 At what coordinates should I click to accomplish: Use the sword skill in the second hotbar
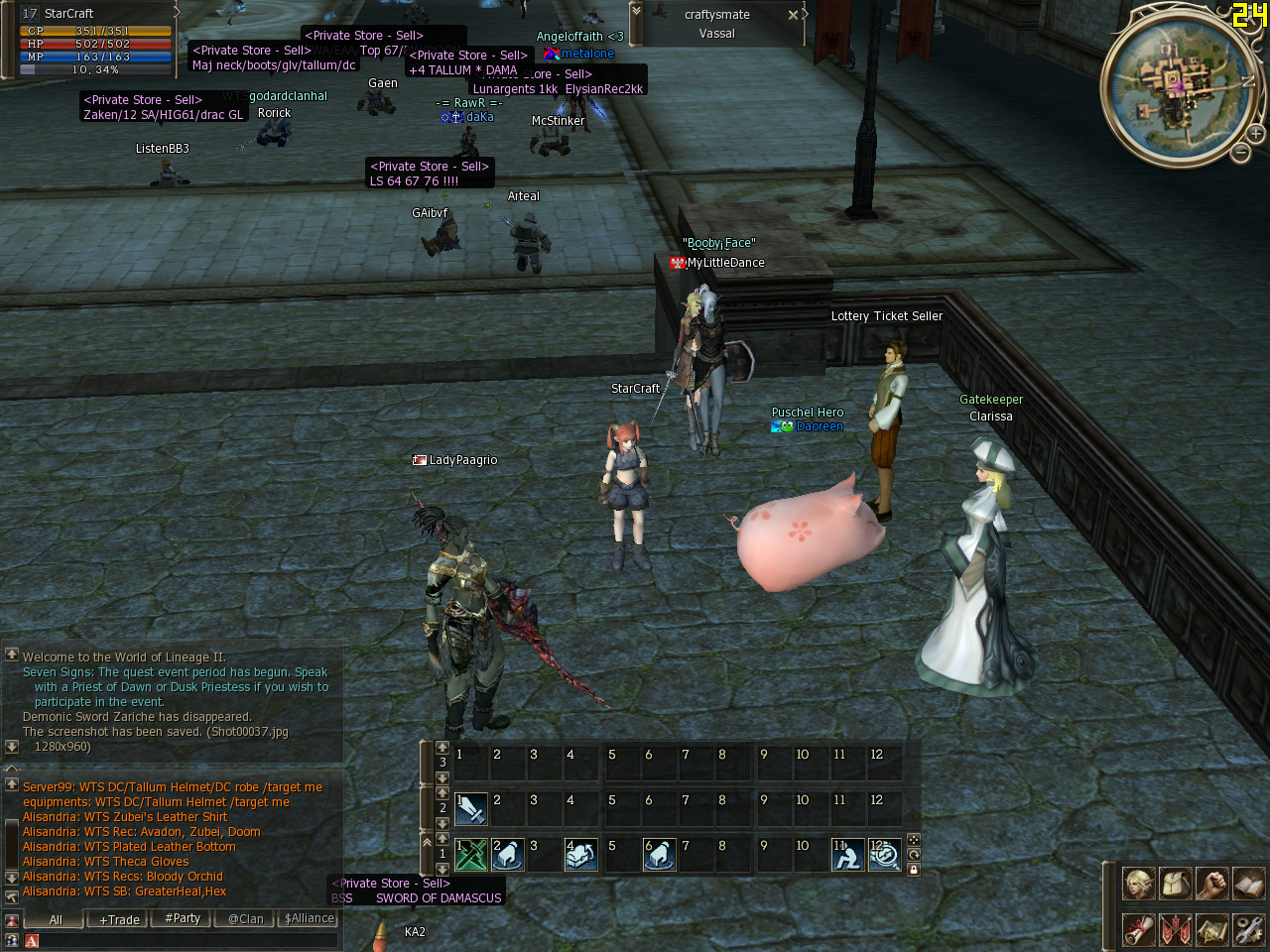point(471,808)
